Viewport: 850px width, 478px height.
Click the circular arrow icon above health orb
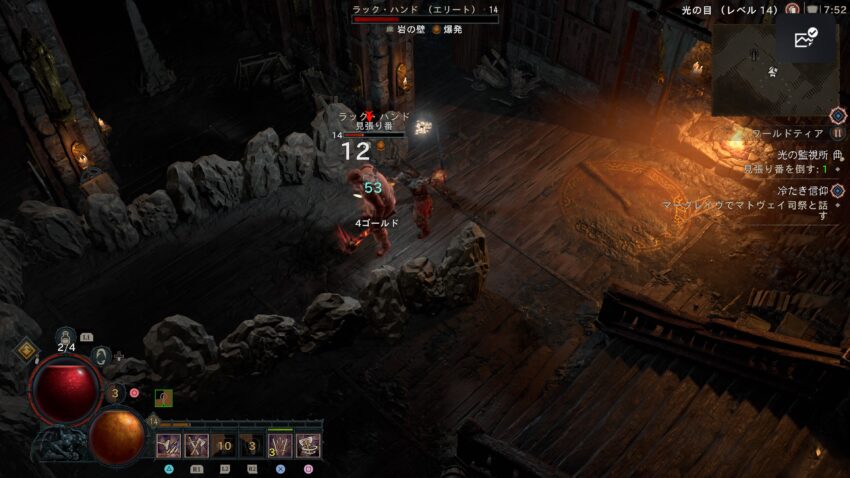[100, 355]
